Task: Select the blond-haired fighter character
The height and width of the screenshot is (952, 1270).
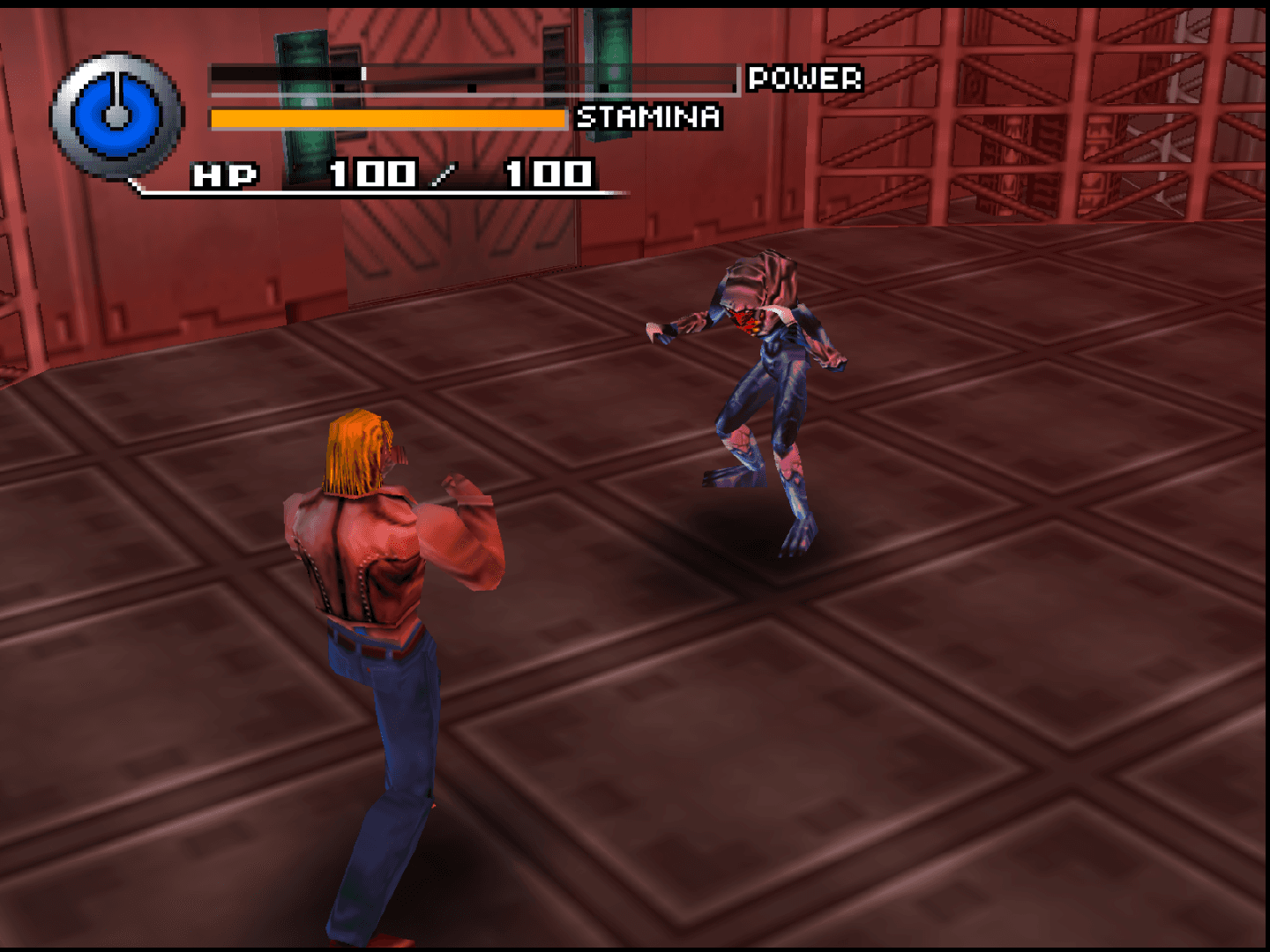Action: [379, 564]
